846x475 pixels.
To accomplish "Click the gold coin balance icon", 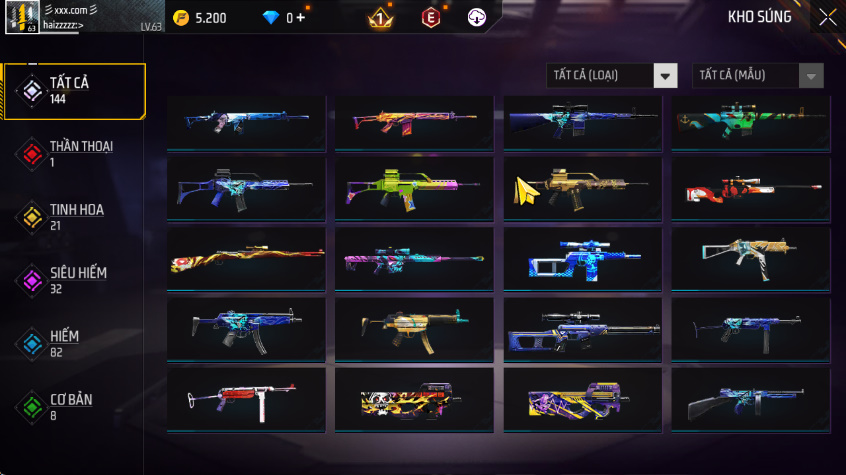I will click(x=180, y=18).
